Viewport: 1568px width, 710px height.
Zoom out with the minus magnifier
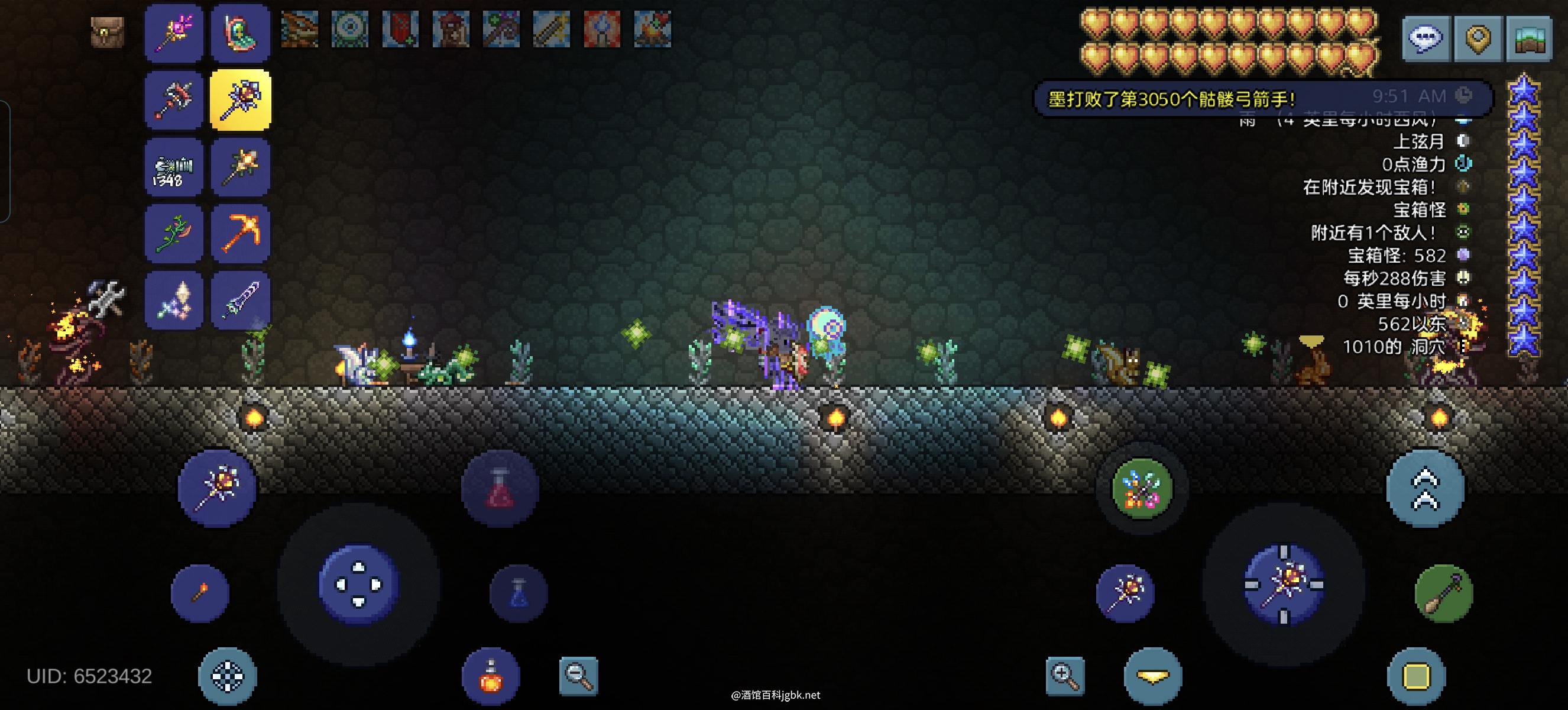click(x=578, y=675)
